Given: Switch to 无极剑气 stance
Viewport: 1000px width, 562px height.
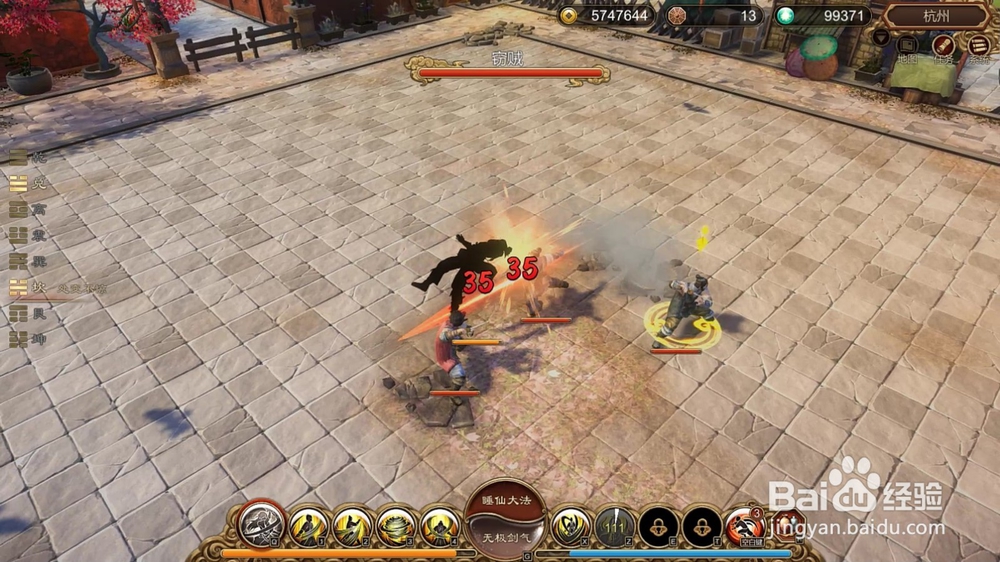Looking at the screenshot, I should click(x=504, y=538).
